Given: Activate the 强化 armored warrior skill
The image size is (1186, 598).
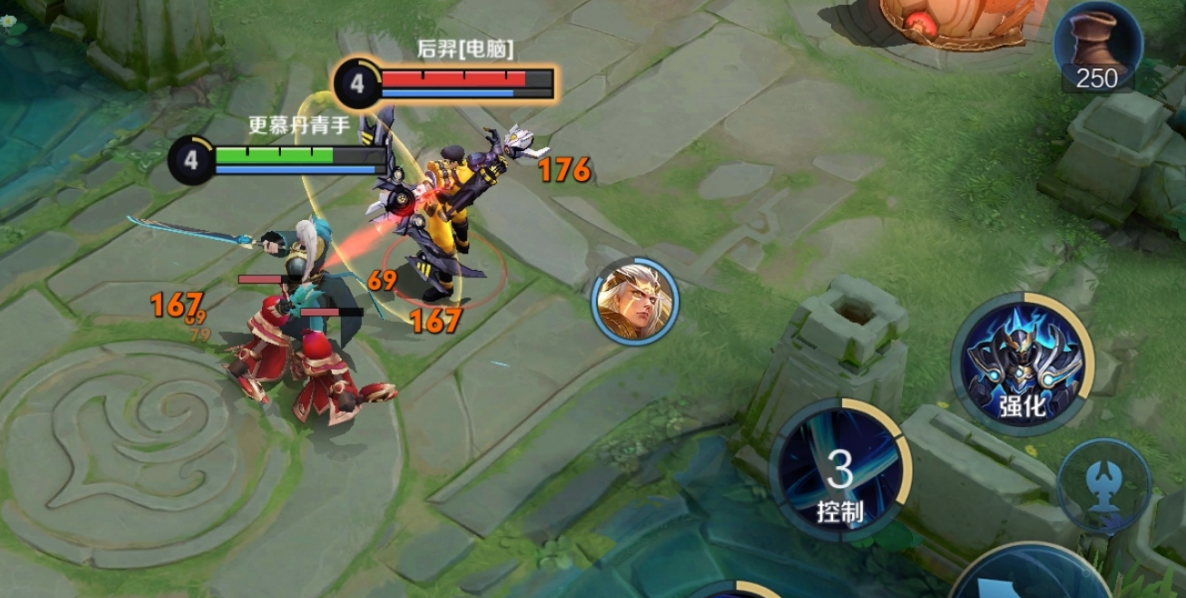Looking at the screenshot, I should tap(1021, 364).
